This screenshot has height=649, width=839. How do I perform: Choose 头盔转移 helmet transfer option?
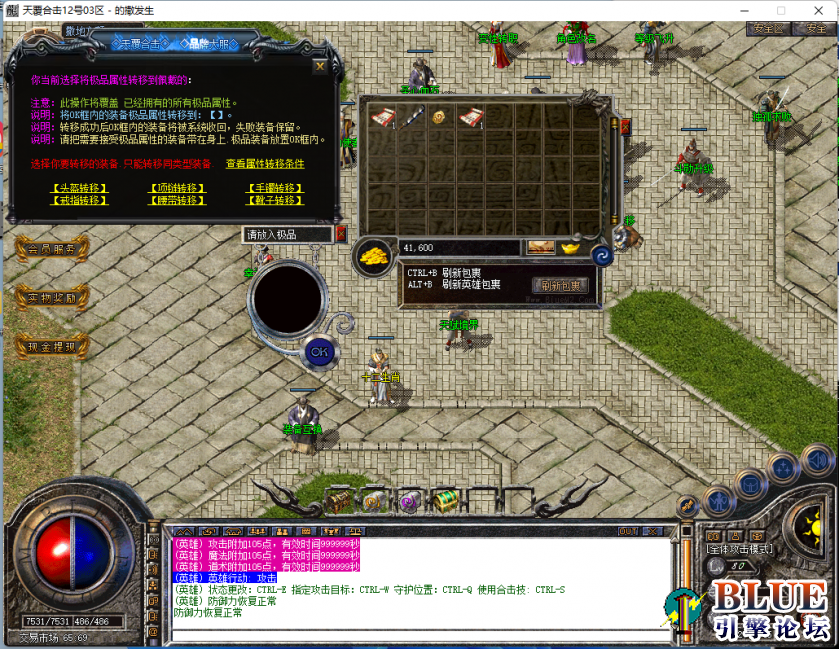pyautogui.click(x=79, y=188)
